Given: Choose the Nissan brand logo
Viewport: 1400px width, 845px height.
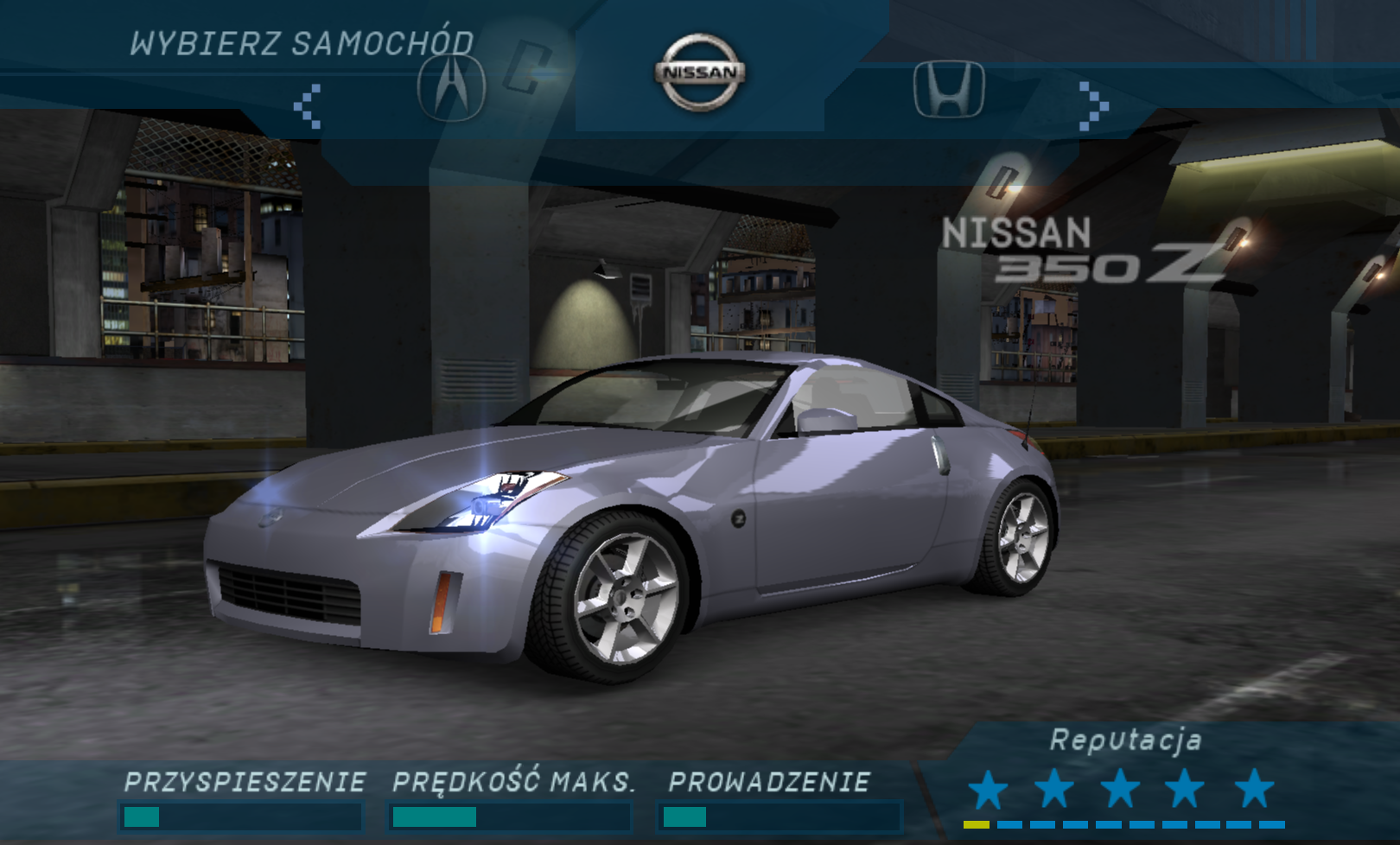Looking at the screenshot, I should [x=700, y=73].
